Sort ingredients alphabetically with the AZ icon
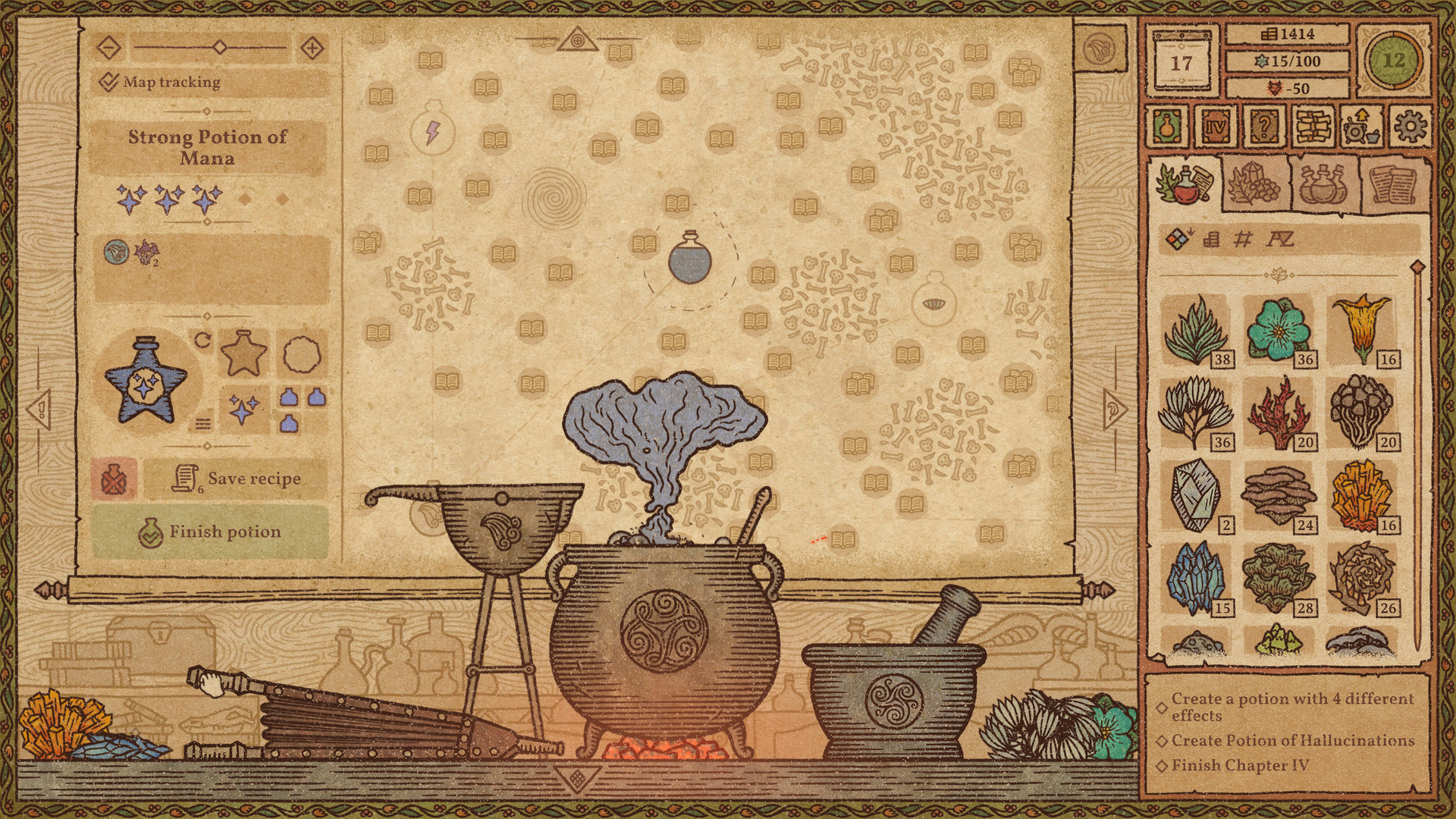This screenshot has height=819, width=1456. click(x=1281, y=240)
